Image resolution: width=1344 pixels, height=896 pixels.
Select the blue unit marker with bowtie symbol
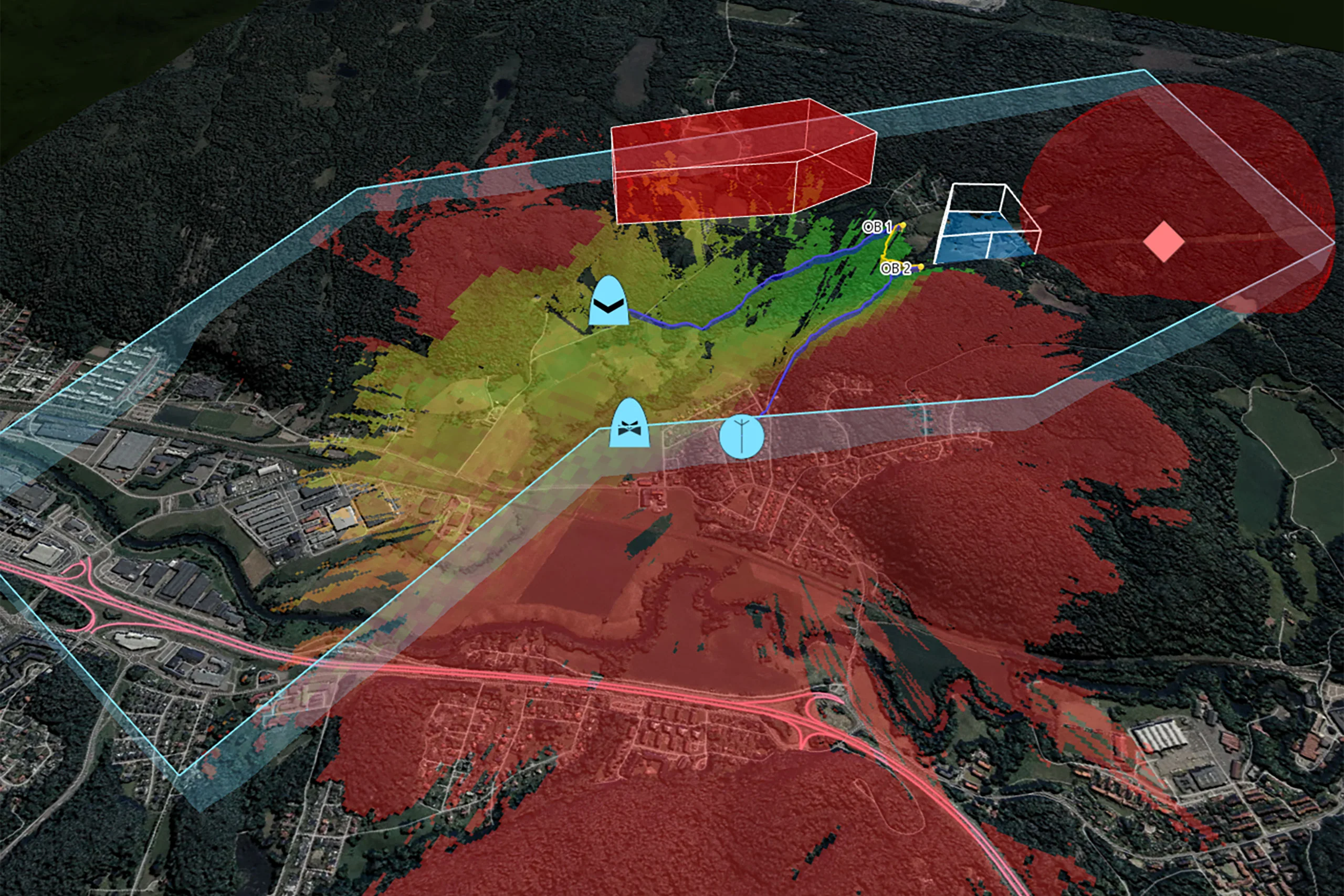click(x=629, y=424)
